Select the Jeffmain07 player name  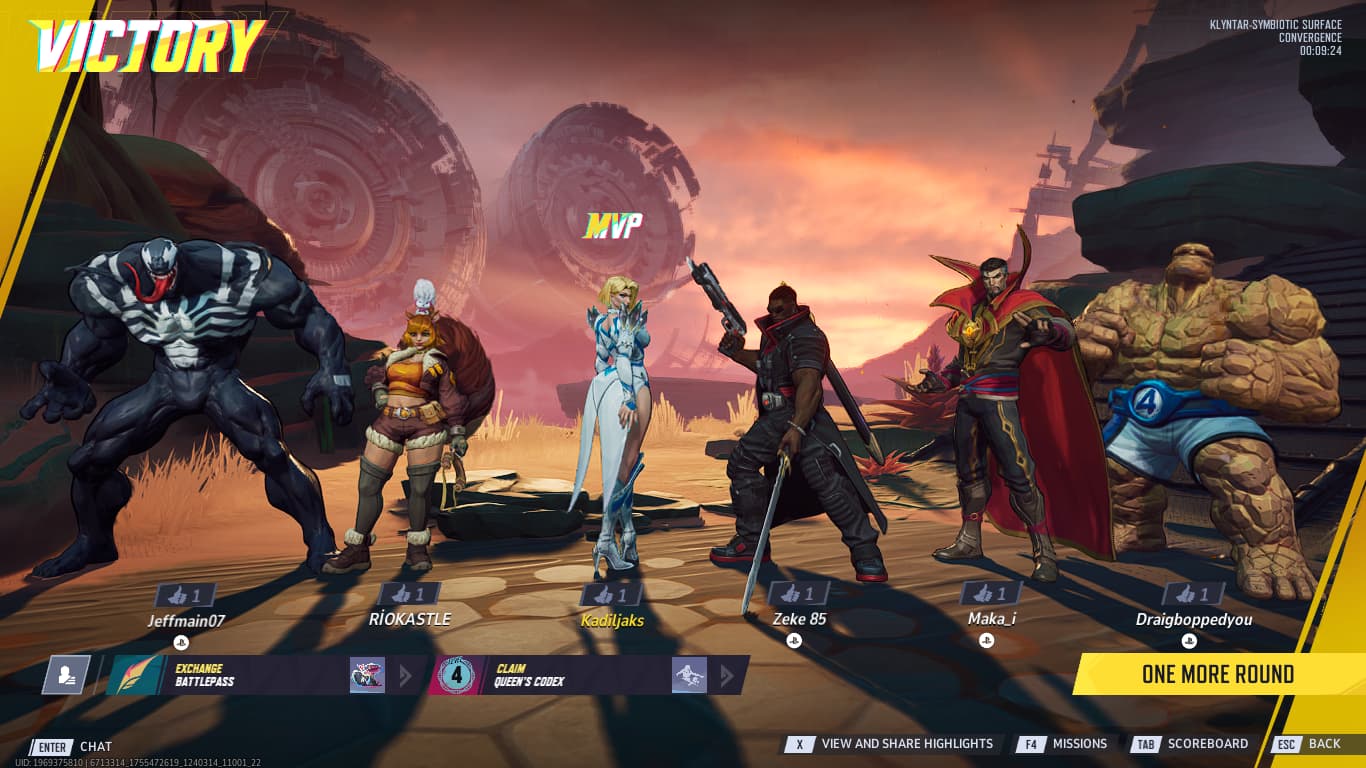[186, 621]
